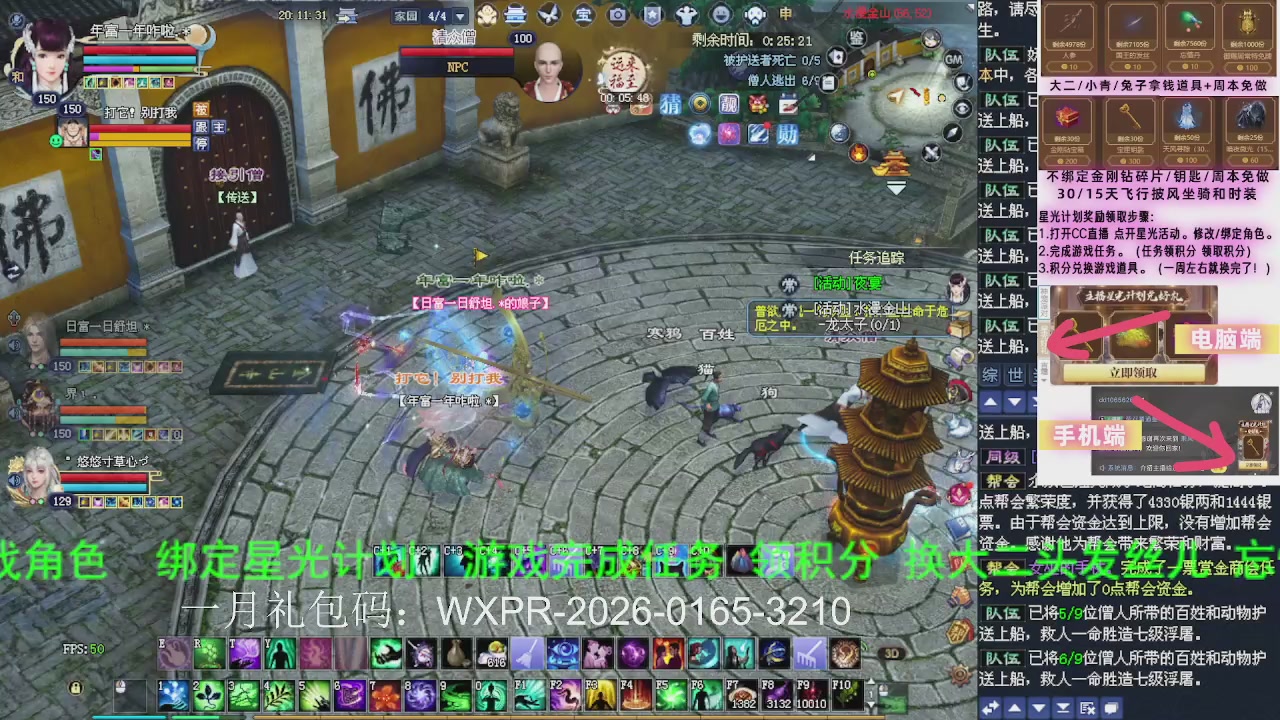Open the 勋 medal icon with red dot
The width and height of the screenshot is (1280, 720).
787,133
